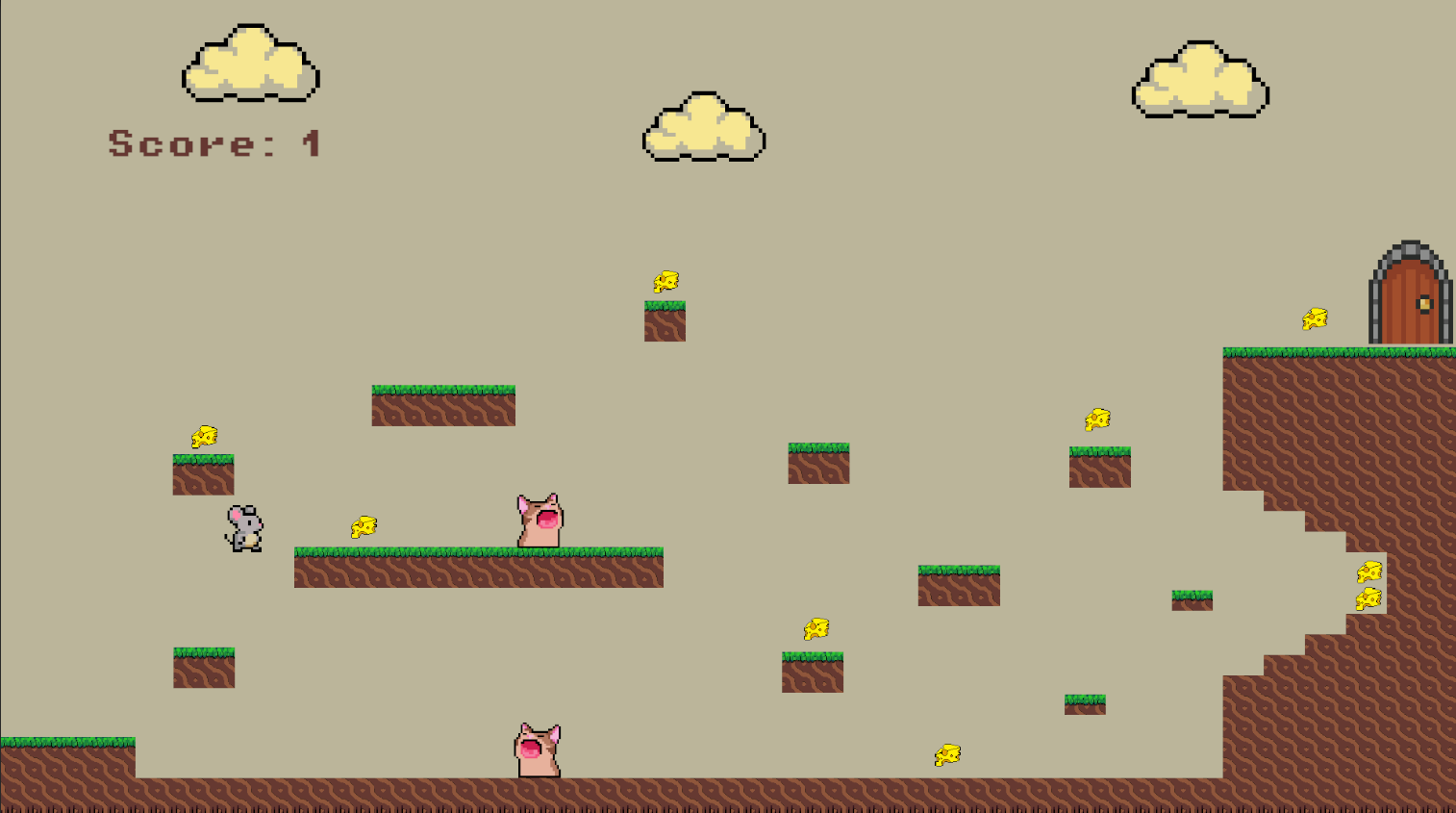This screenshot has width=1456, height=813.
Task: Select the cheese near the exit door
Action: pyautogui.click(x=1314, y=318)
